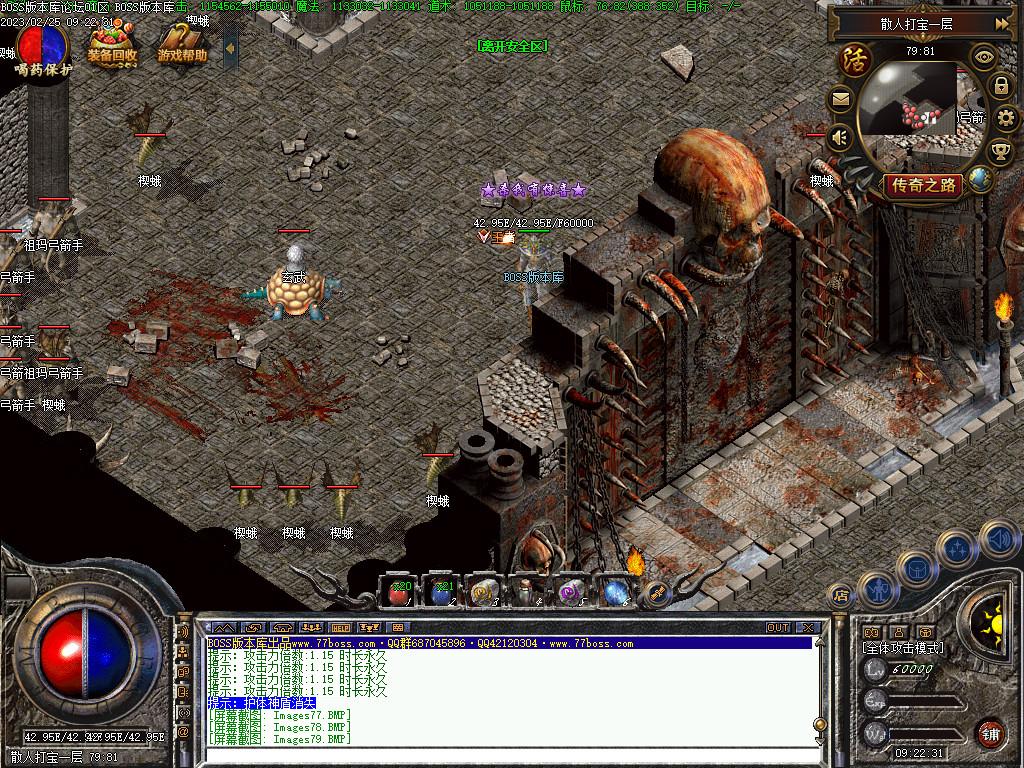Click the 传奇之路 button
Screen dimensions: 1024x768
[922, 185]
